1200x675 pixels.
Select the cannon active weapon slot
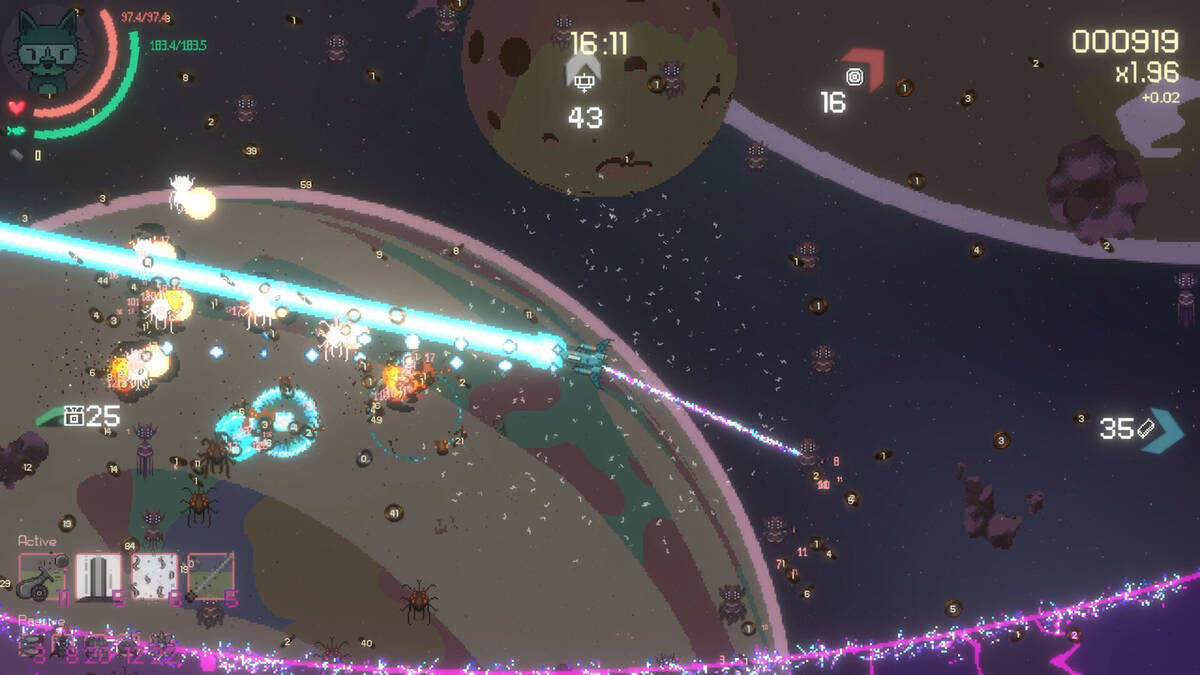click(42, 577)
